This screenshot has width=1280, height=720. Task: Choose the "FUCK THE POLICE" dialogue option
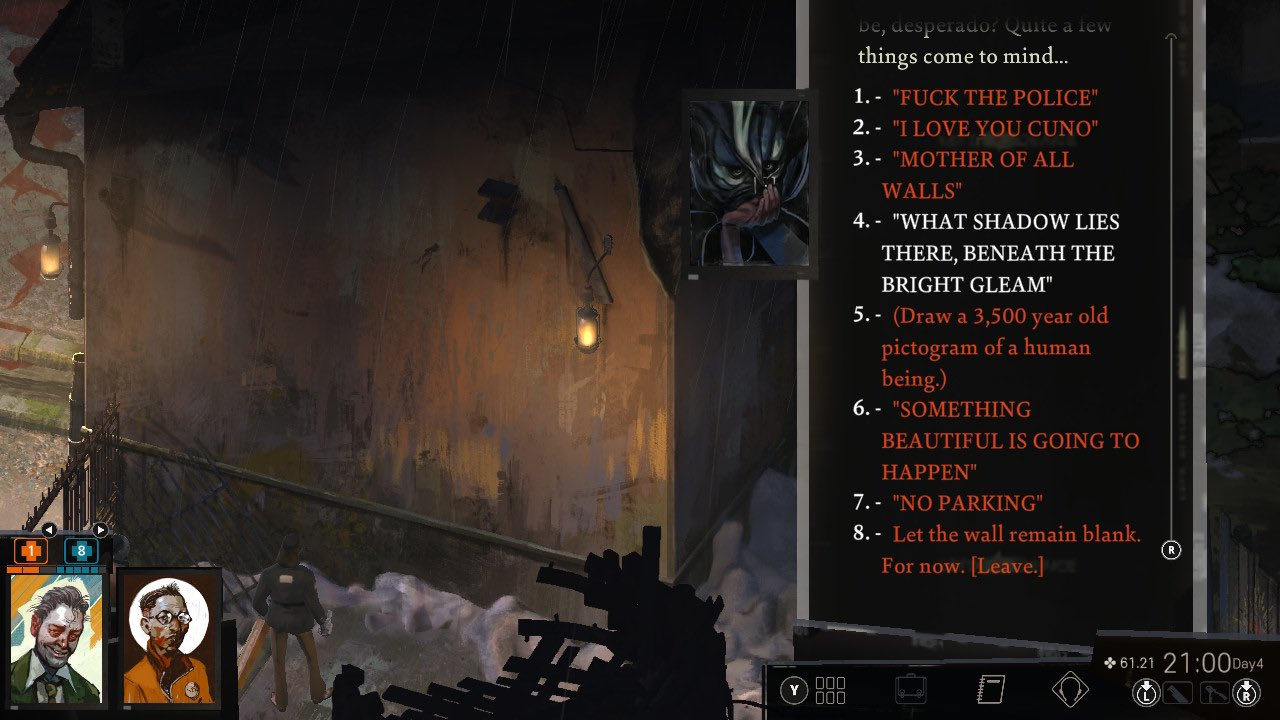click(994, 98)
